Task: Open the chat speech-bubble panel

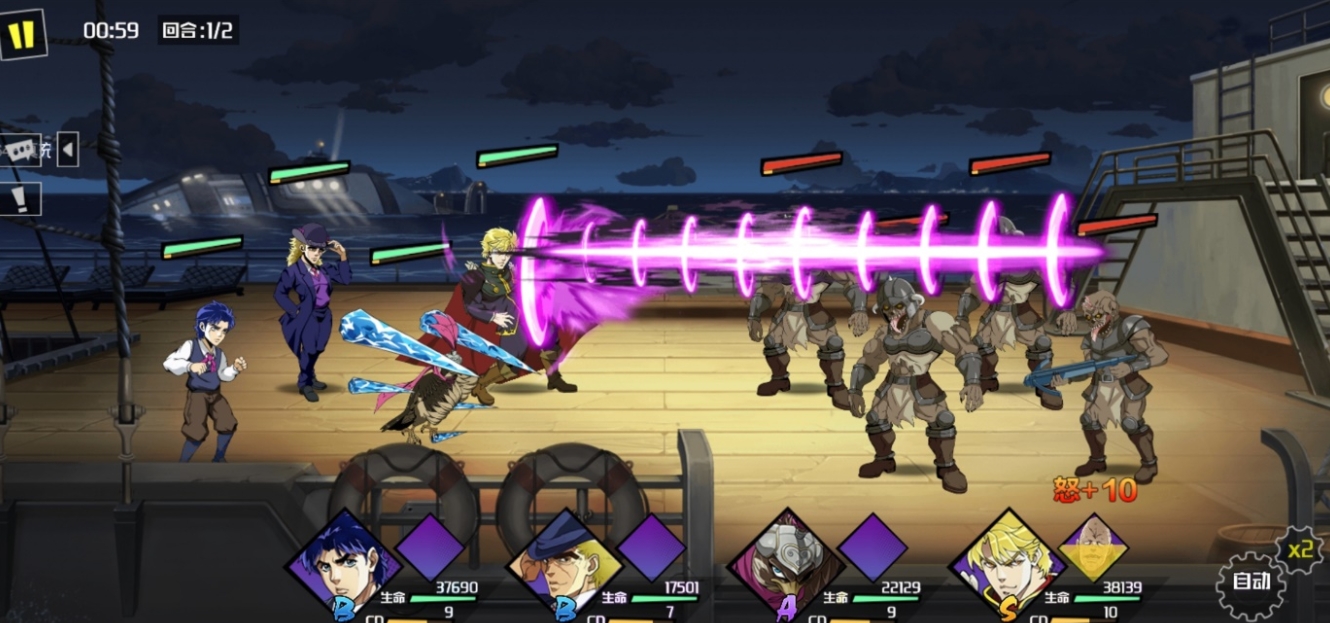Action: 20,151
